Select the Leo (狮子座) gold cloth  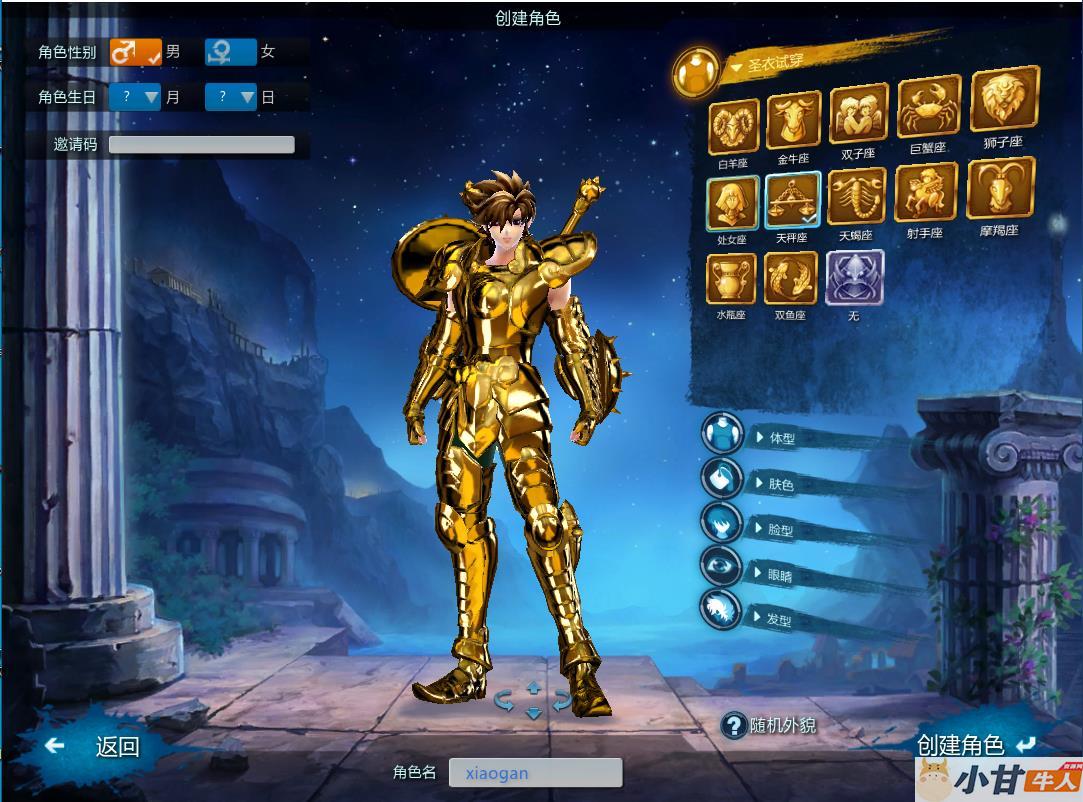point(1003,100)
